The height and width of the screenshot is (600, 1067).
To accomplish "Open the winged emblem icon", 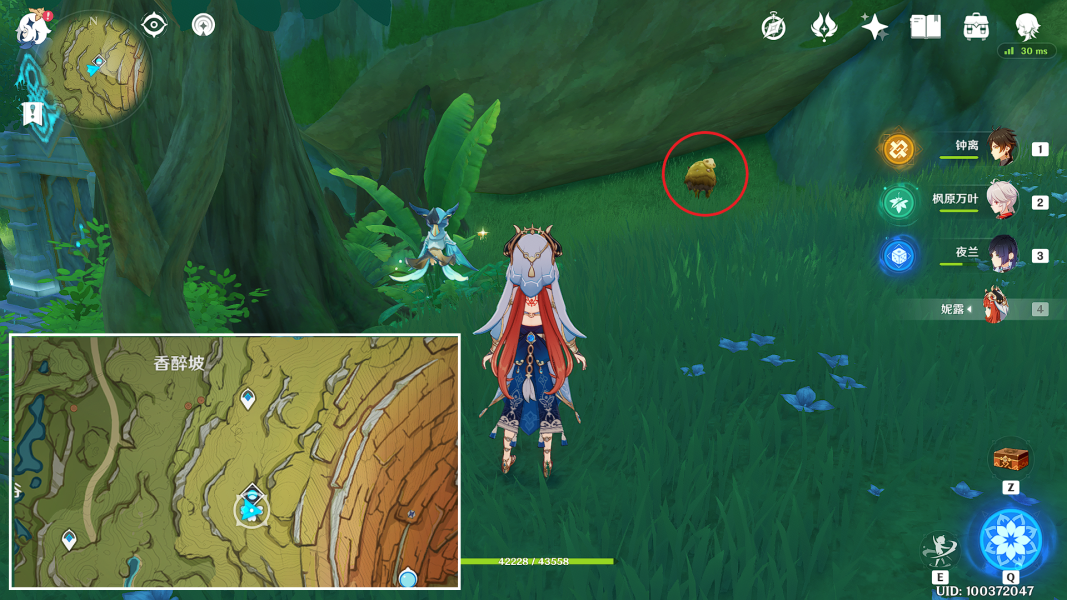I will point(824,27).
